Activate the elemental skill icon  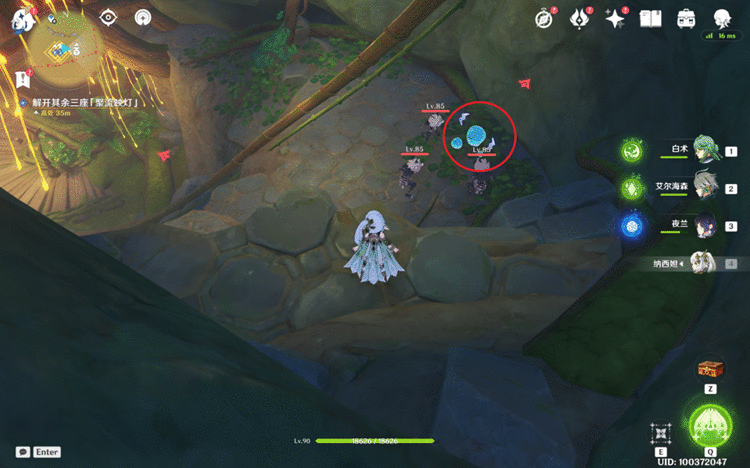pos(660,432)
